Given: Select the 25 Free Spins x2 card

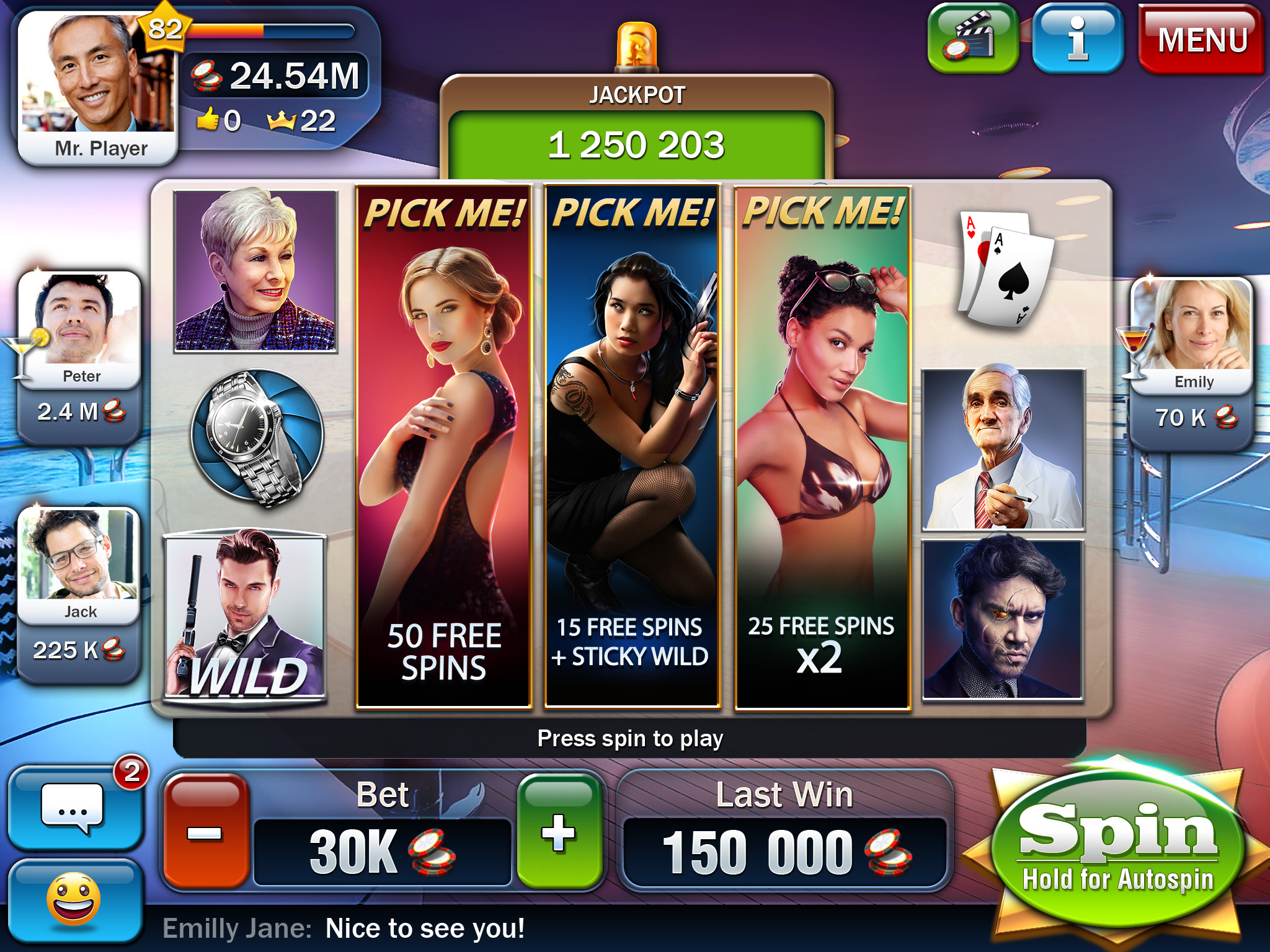Looking at the screenshot, I should coord(822,446).
